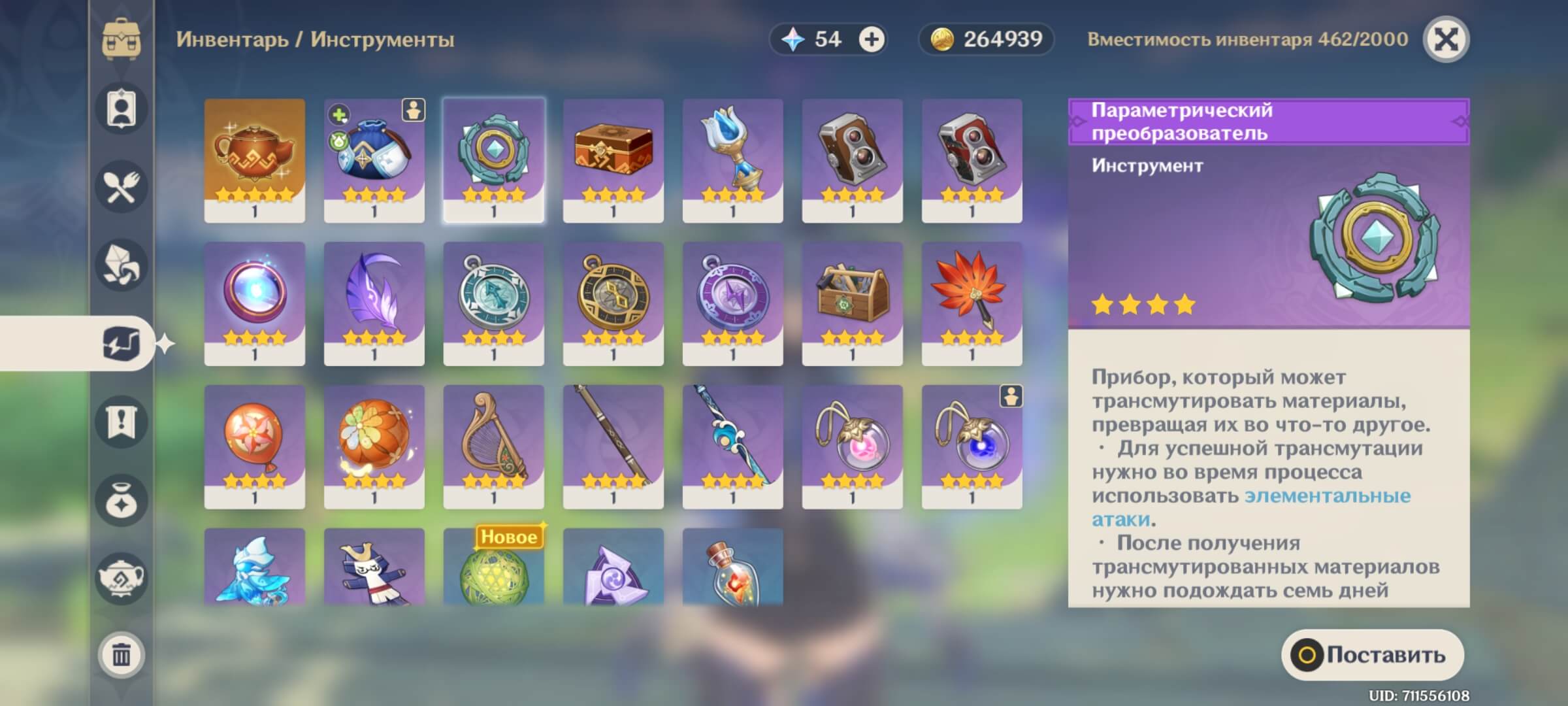Switch to the food category tab
Image resolution: width=1568 pixels, height=706 pixels.
(x=122, y=187)
